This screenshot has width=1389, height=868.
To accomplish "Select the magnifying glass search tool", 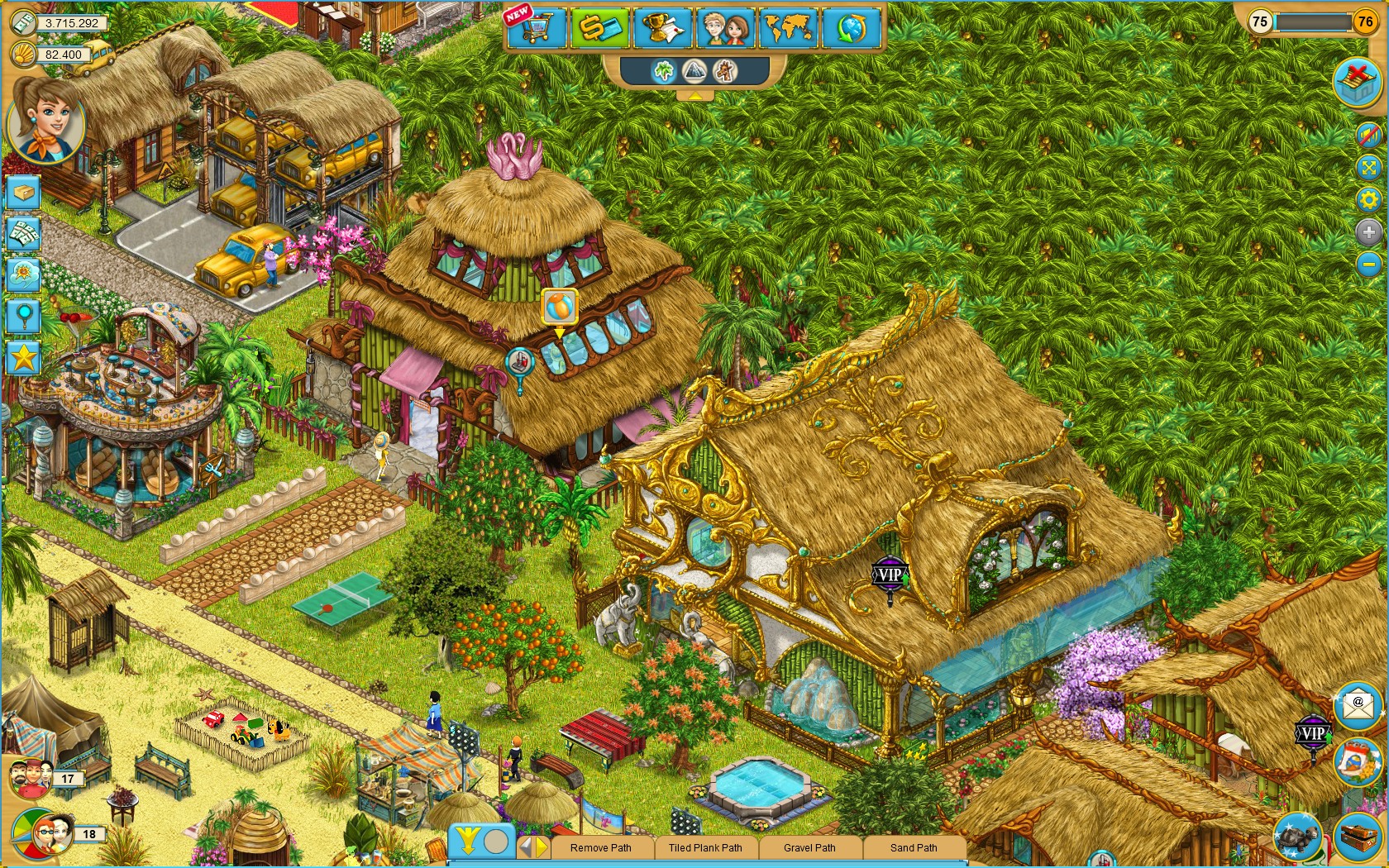I will click(23, 315).
